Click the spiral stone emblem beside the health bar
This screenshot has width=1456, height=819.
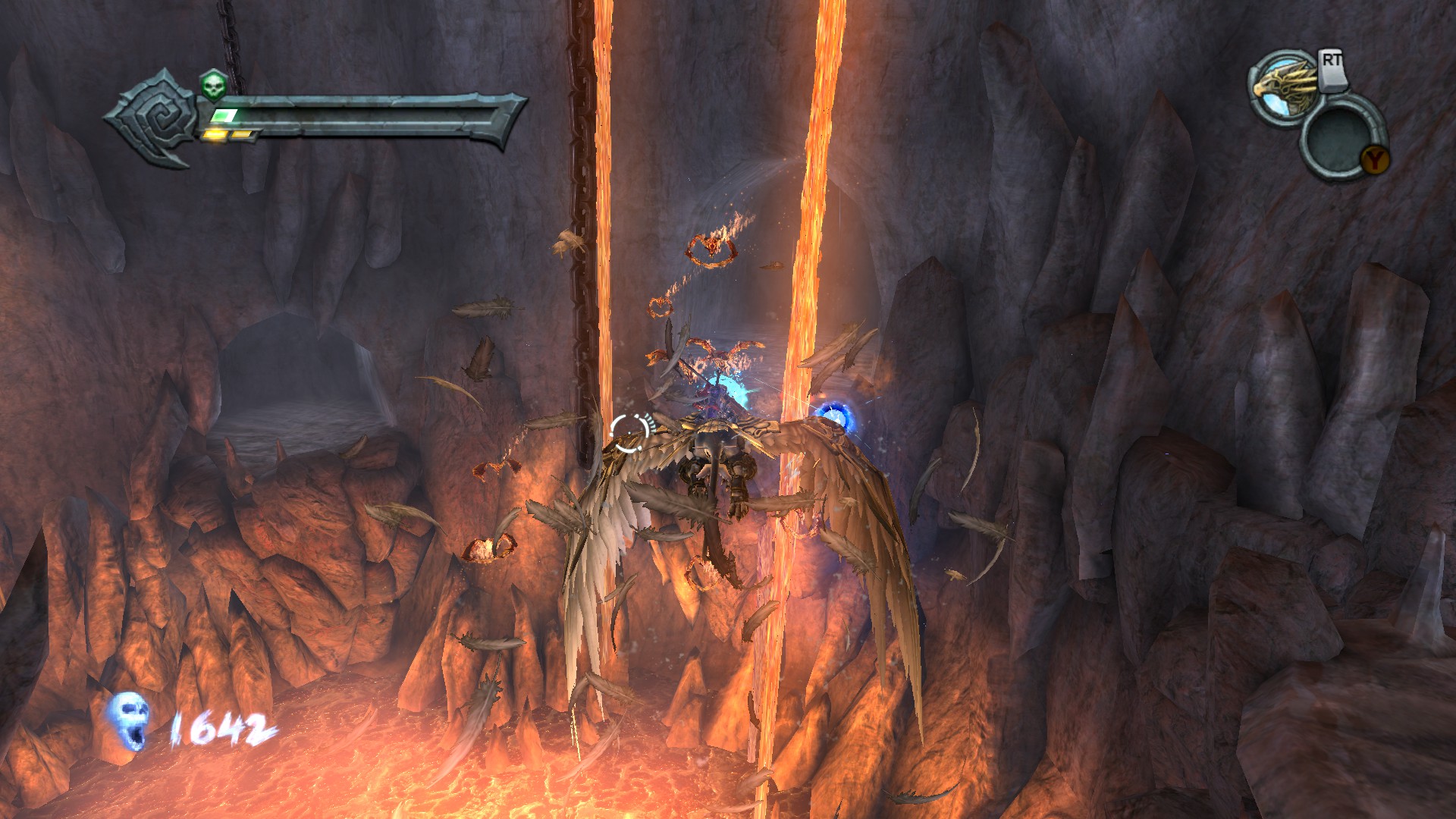[x=155, y=121]
